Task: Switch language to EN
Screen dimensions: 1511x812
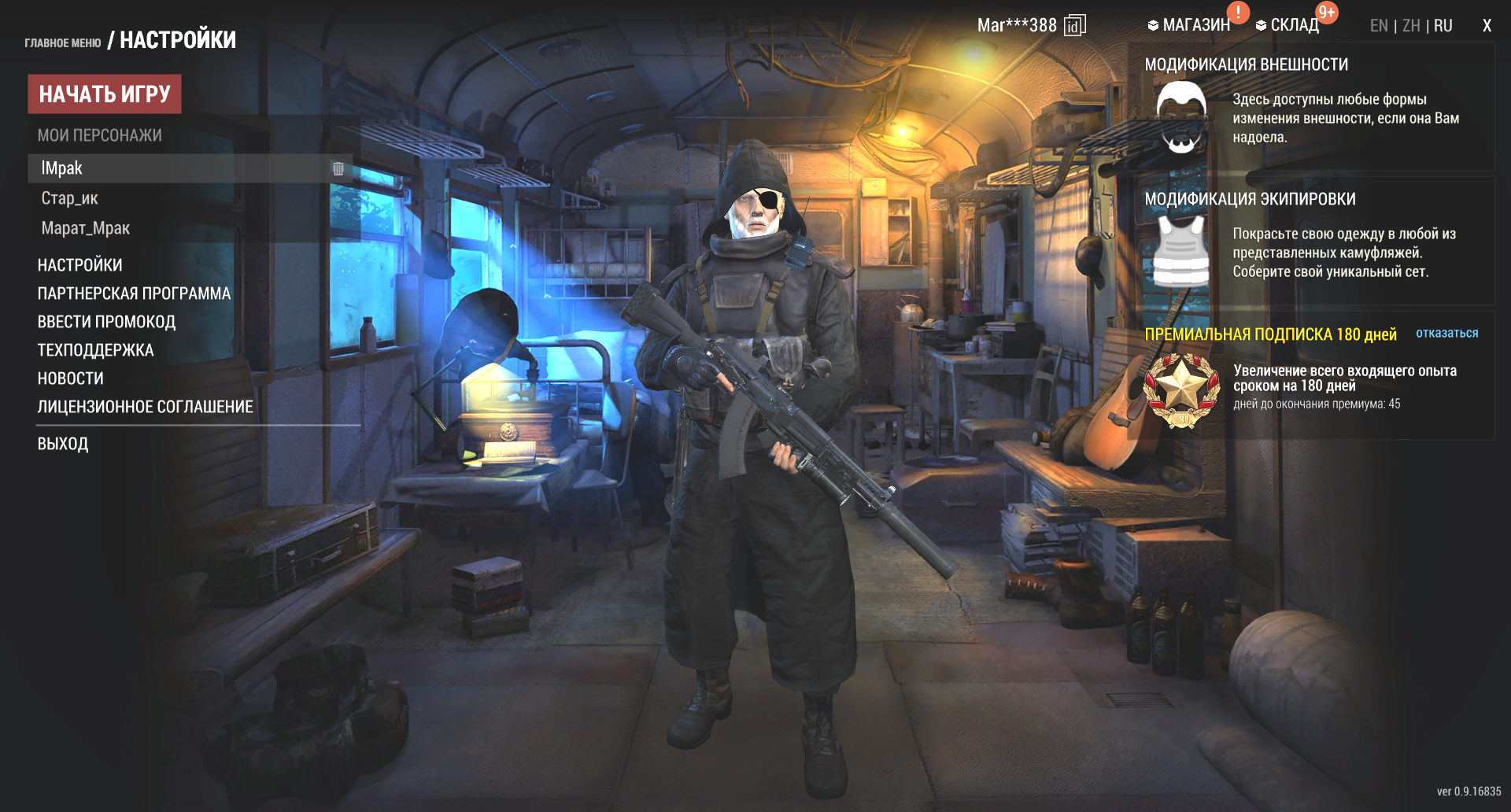Action: [x=1379, y=26]
